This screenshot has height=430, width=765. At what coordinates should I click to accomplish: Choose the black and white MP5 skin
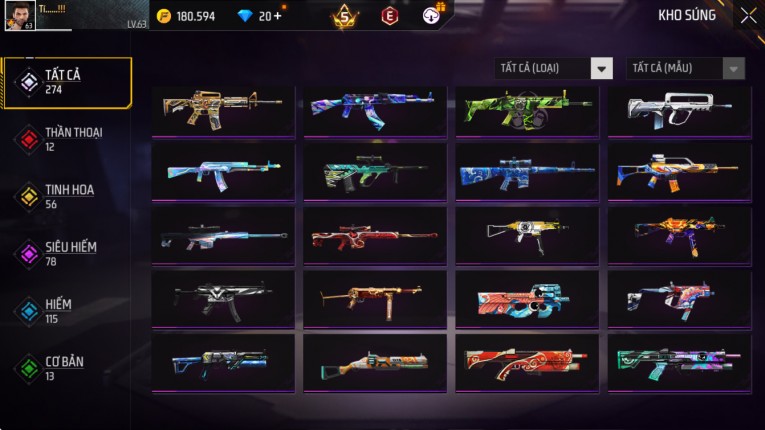coord(223,297)
